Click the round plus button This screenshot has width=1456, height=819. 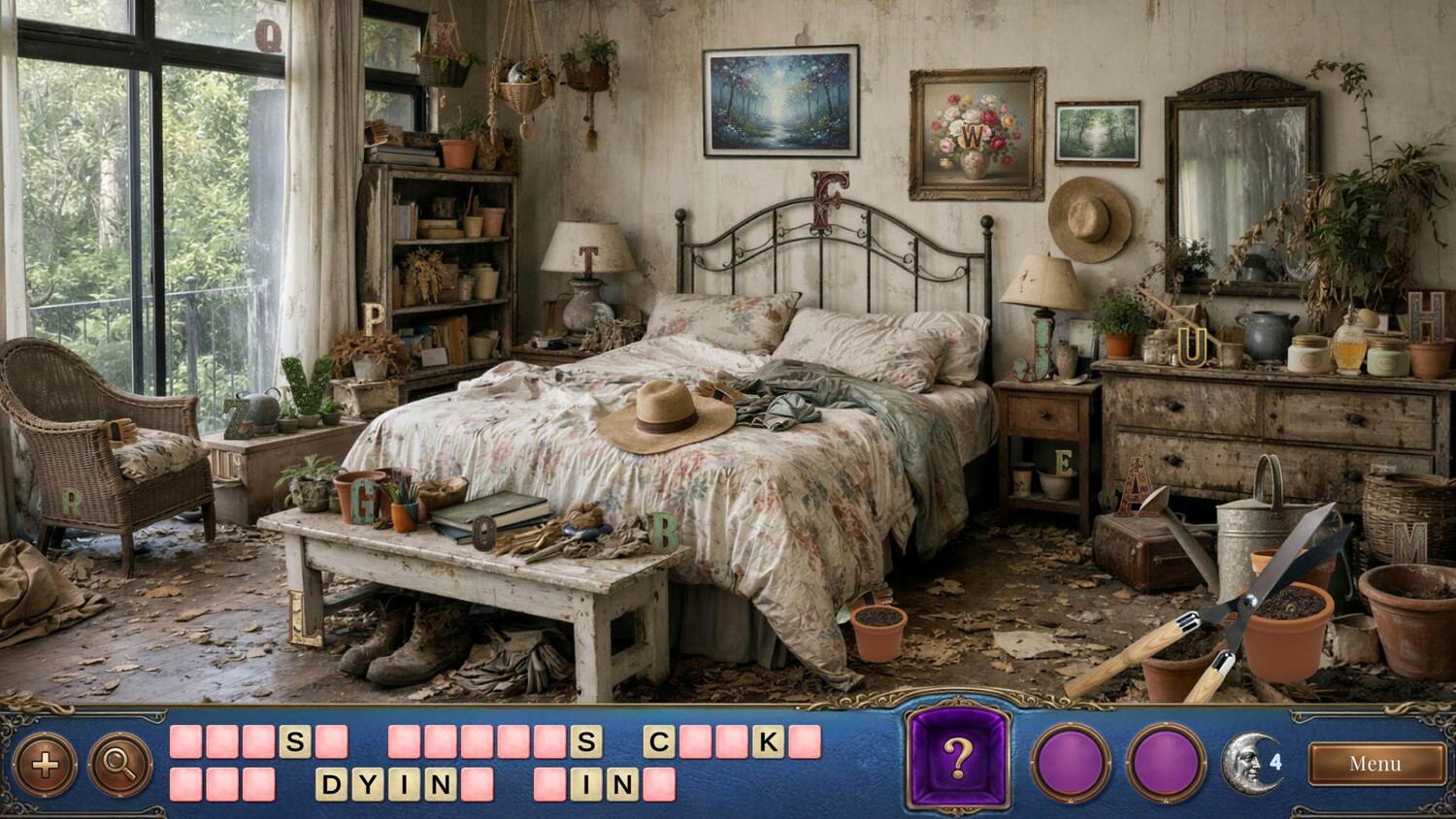(x=45, y=766)
